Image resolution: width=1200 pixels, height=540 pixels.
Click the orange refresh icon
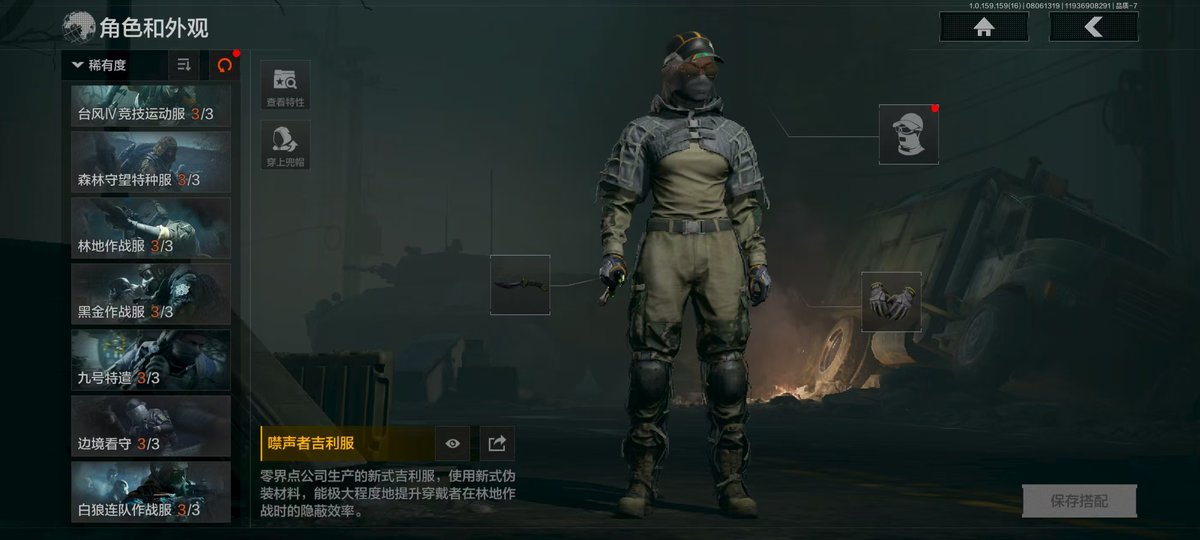pos(224,65)
